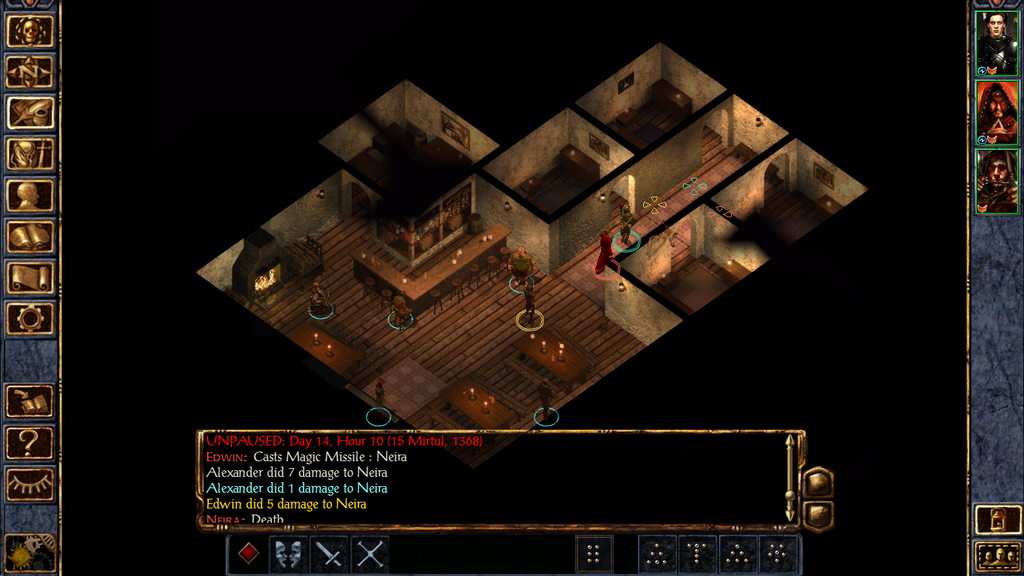This screenshot has height=576, width=1024.
Task: Choose the two-column dot formation
Action: pyautogui.click(x=594, y=554)
